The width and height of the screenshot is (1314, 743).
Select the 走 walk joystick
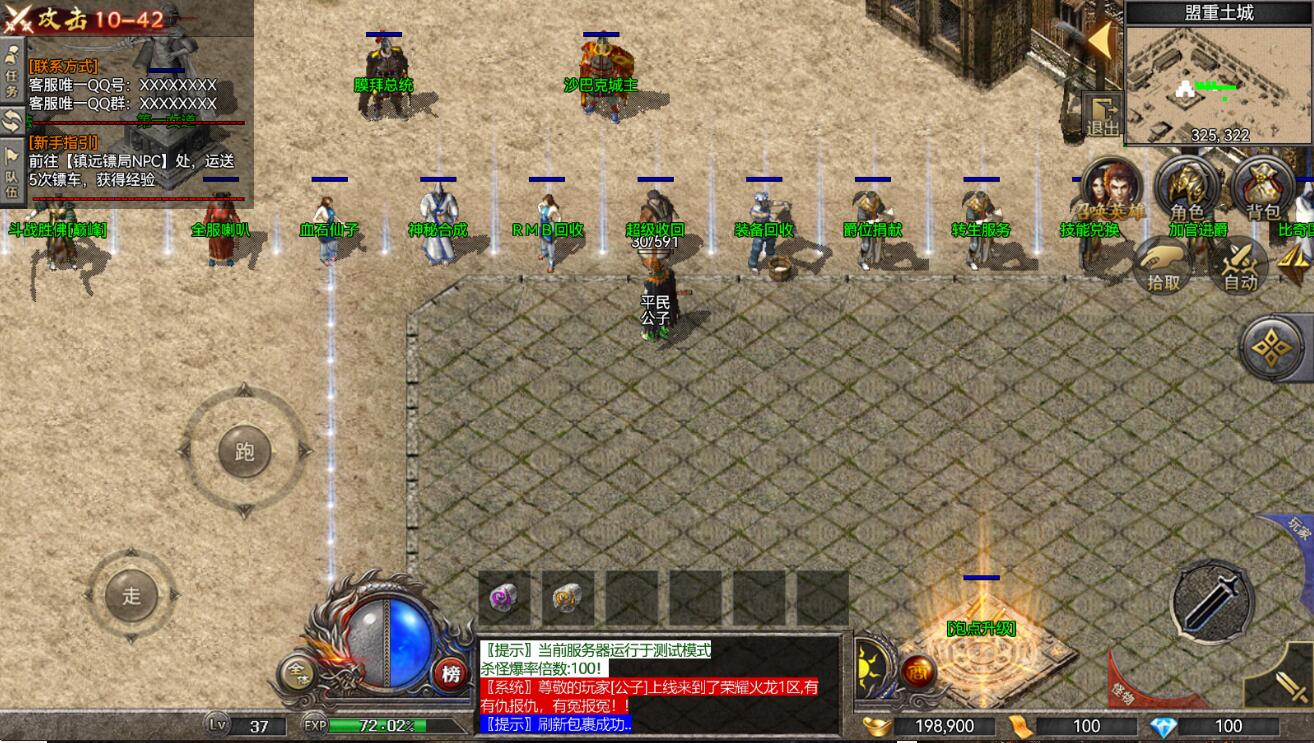[x=132, y=595]
